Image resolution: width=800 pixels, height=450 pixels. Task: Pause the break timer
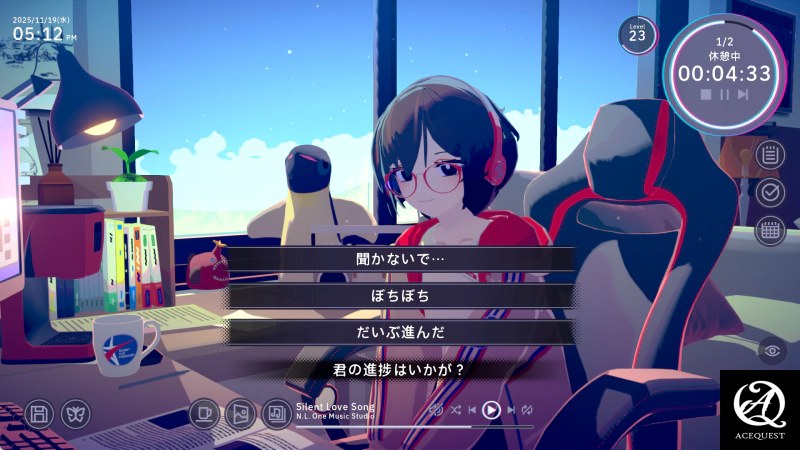[724, 94]
